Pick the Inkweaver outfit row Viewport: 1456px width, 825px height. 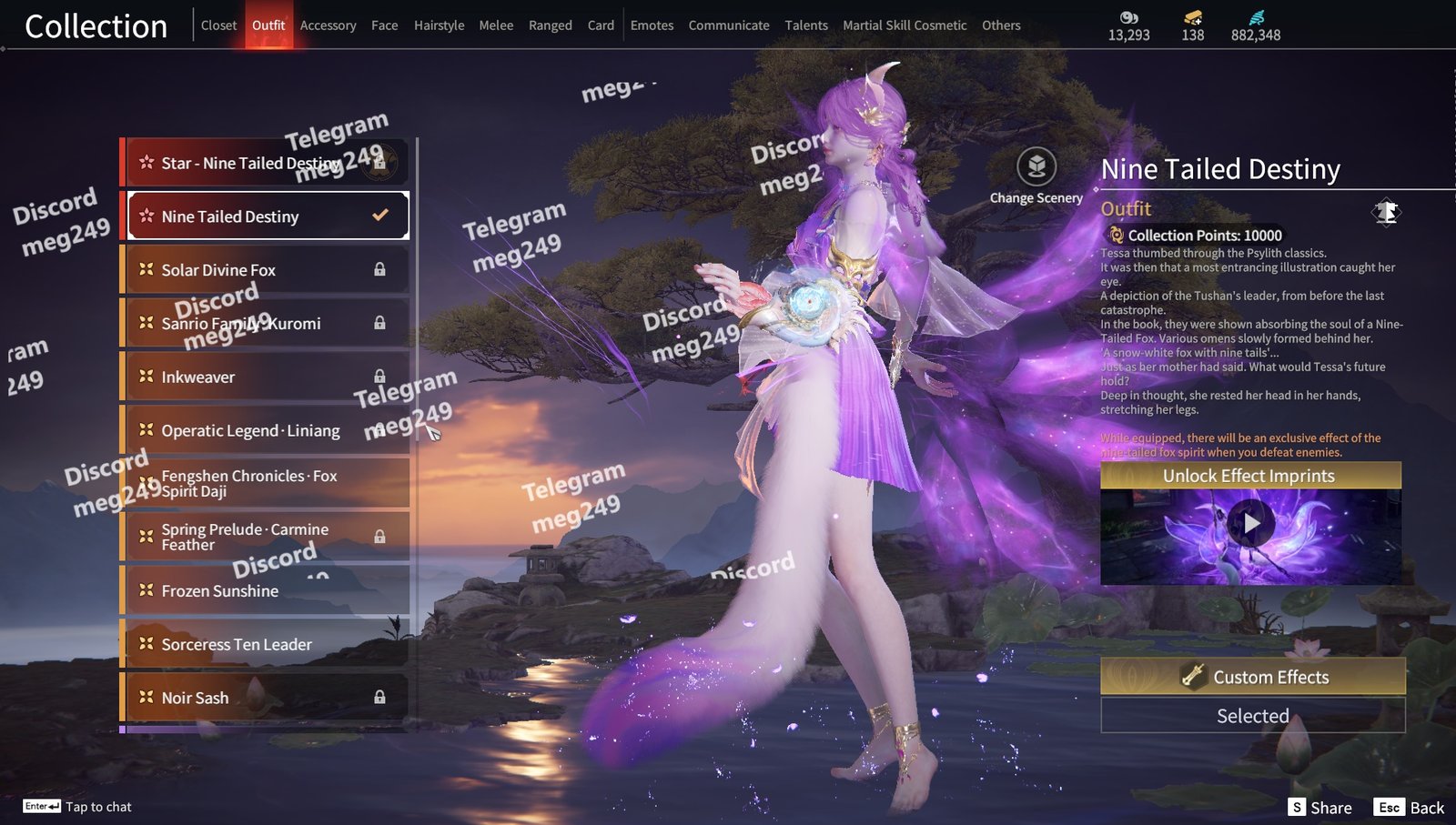click(x=266, y=377)
